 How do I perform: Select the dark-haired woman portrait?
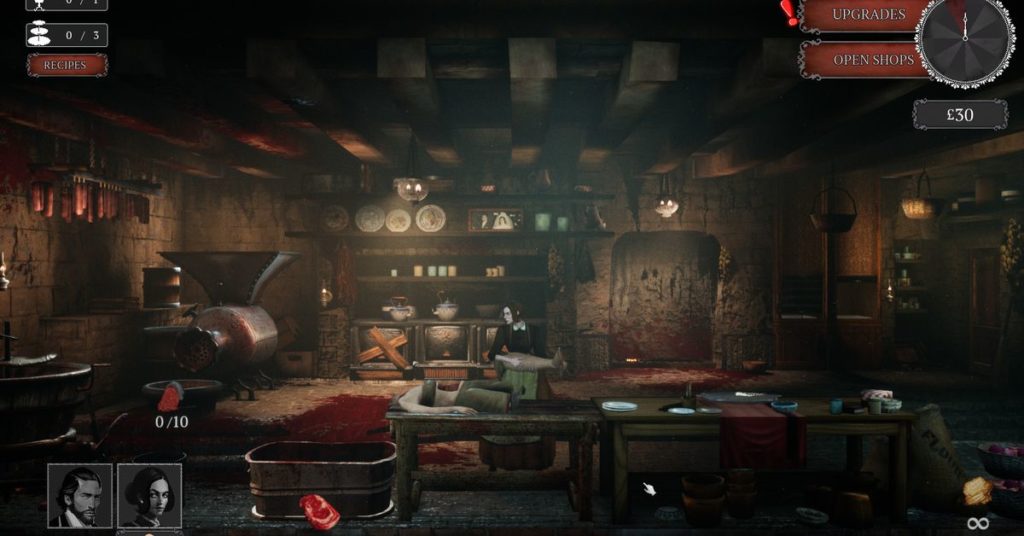point(150,495)
